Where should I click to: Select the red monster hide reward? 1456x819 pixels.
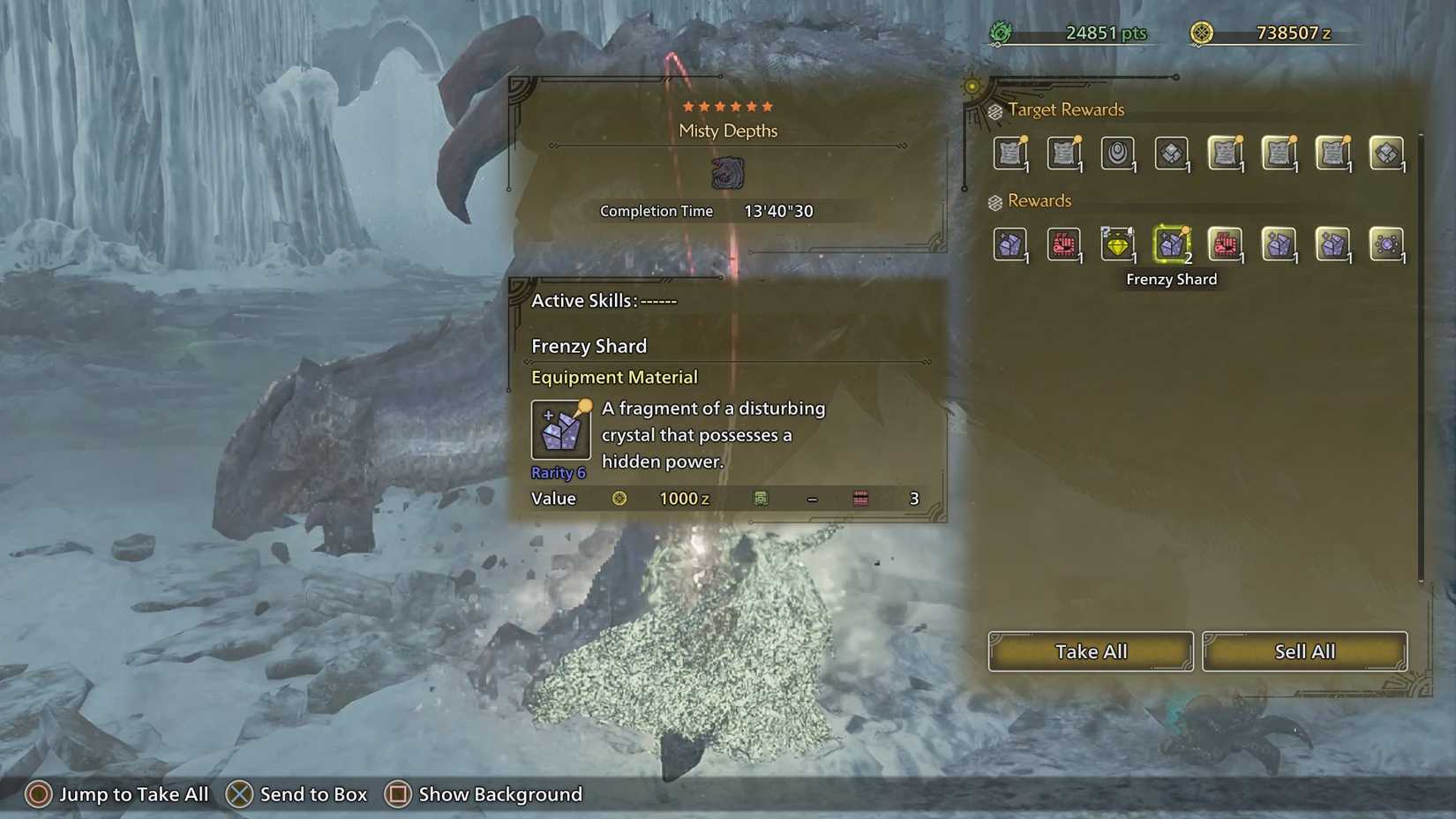(1064, 245)
